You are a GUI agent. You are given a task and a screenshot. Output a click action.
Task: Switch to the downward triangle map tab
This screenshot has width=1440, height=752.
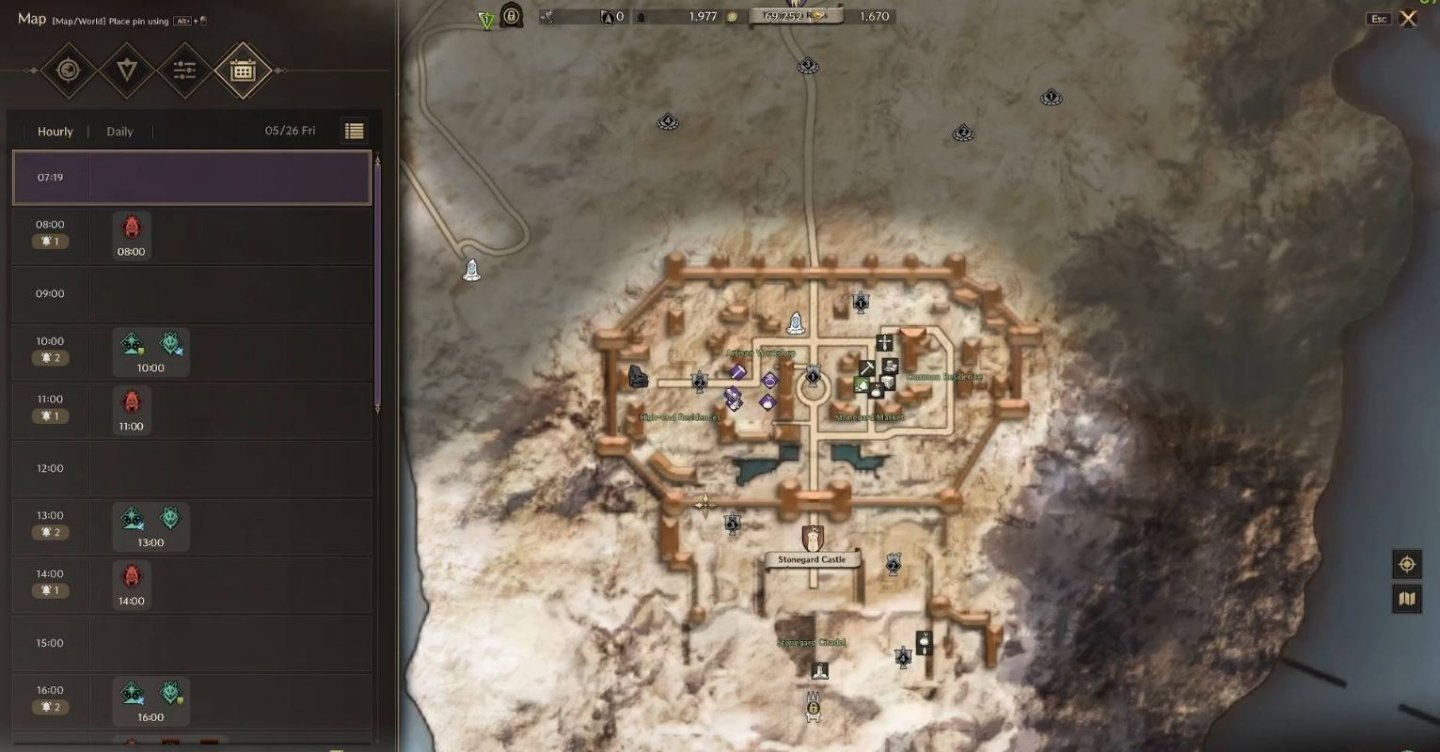coord(126,71)
